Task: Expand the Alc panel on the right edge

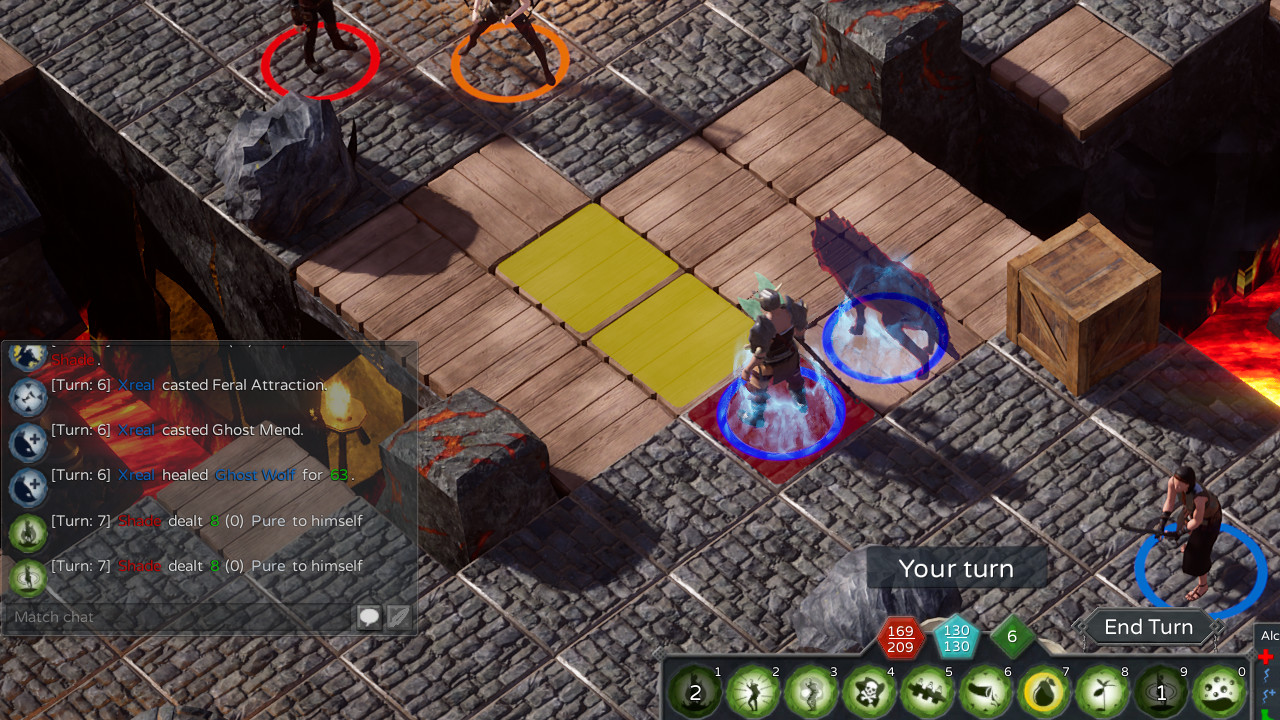Action: (x=1268, y=635)
